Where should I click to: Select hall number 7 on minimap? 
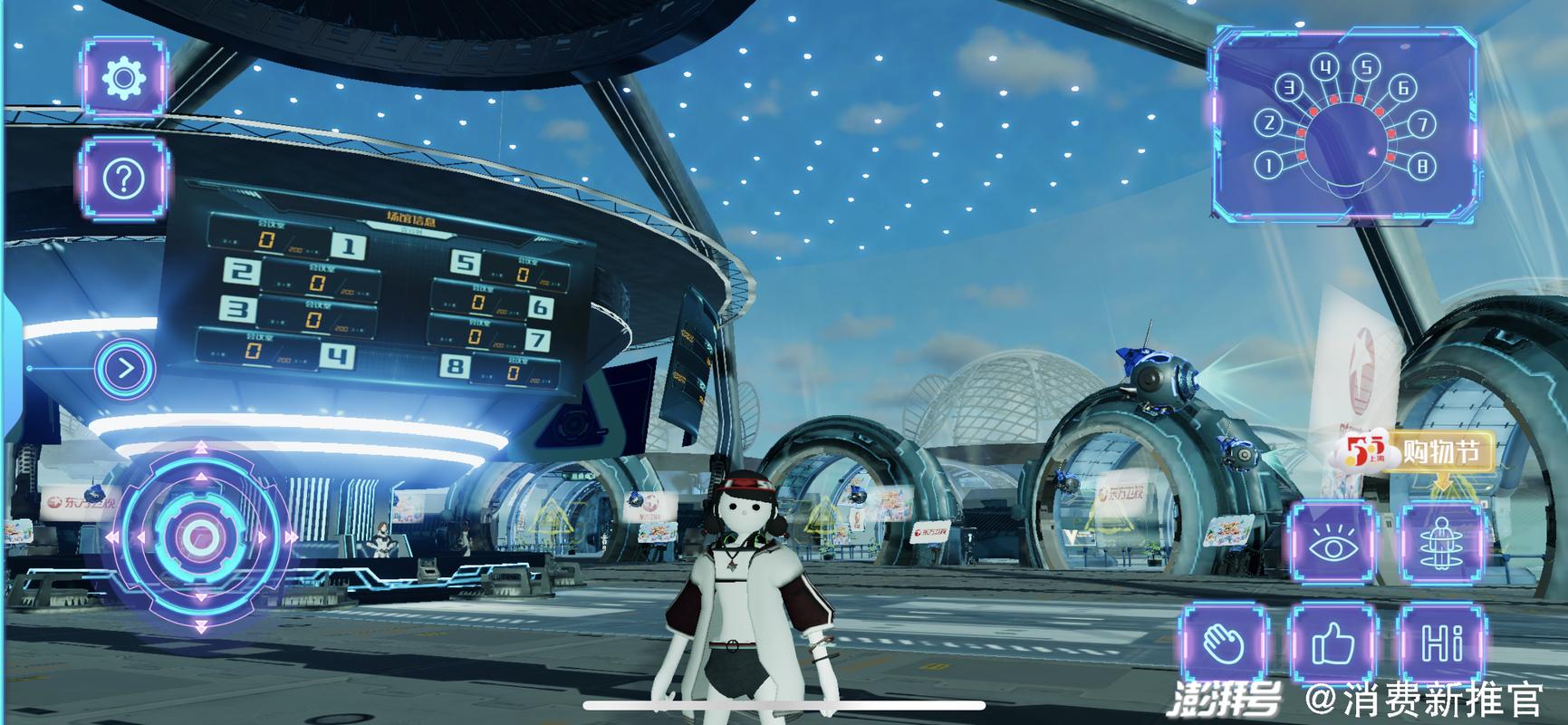(x=1422, y=123)
